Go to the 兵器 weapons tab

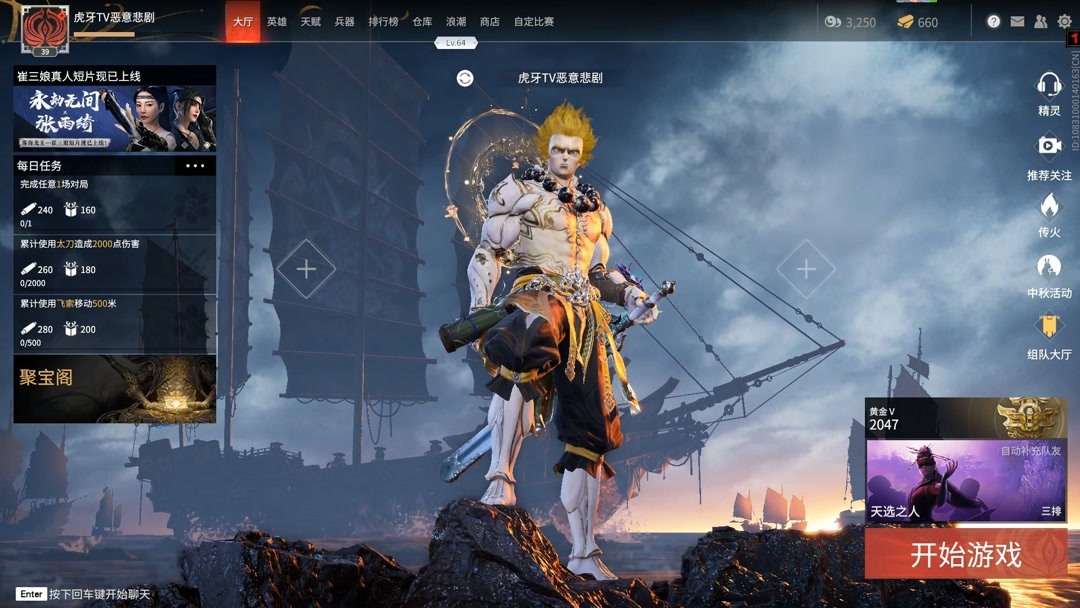point(345,22)
